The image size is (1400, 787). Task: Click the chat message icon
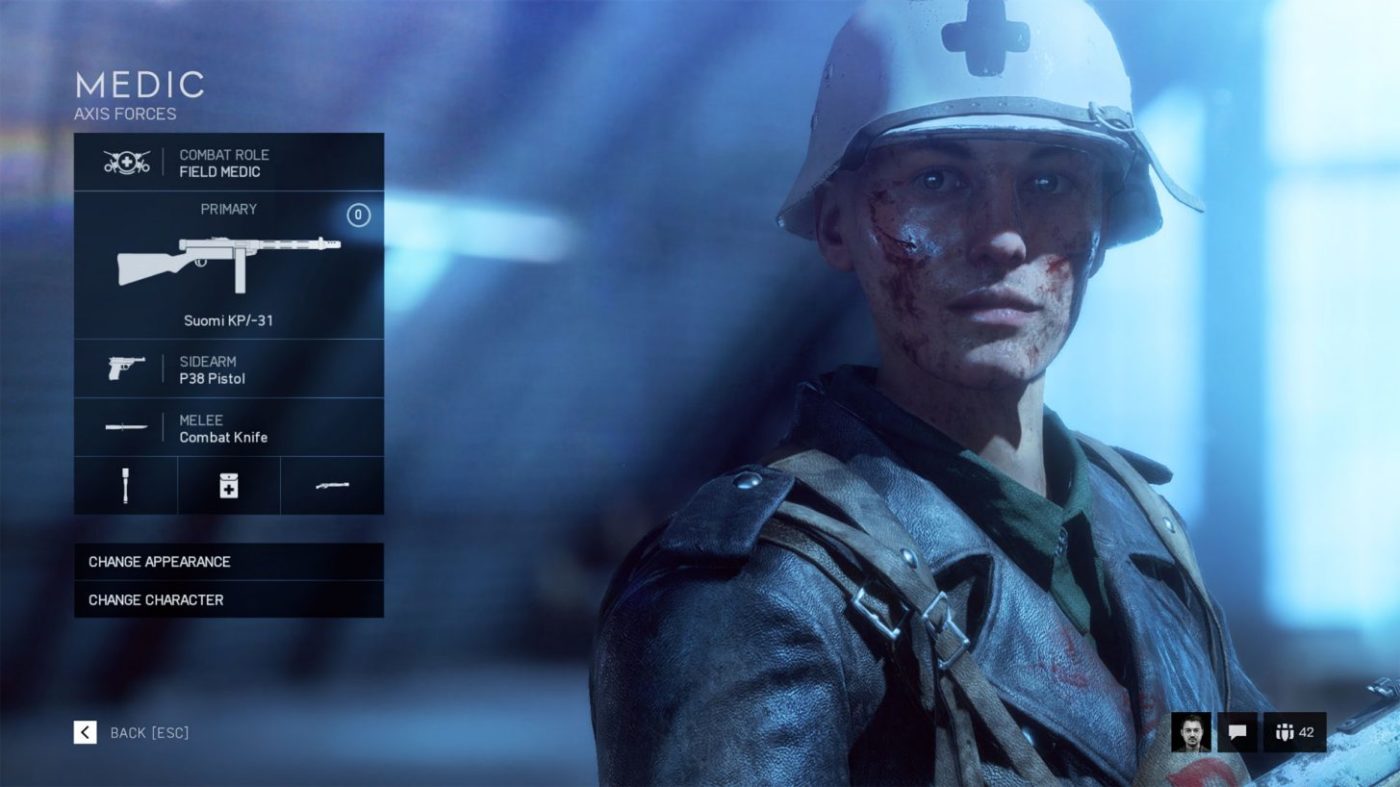[1239, 732]
